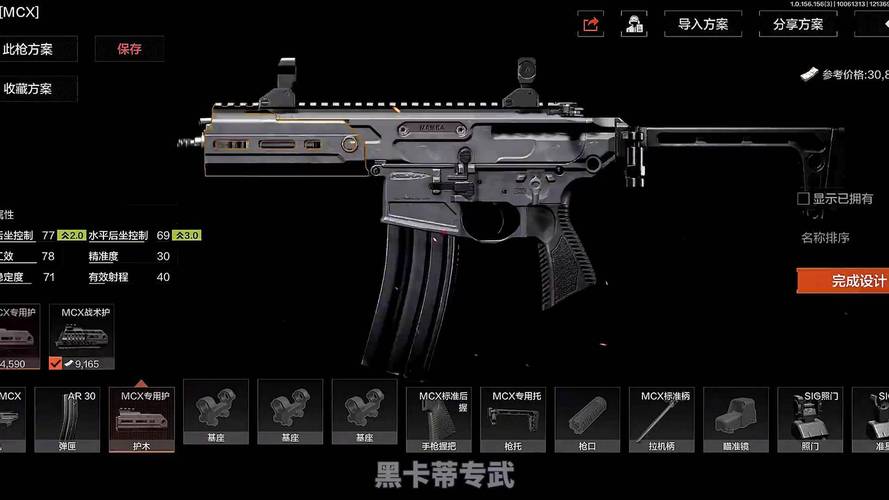This screenshot has width=889, height=500.
Task: Select the MCX专用托 stock slot
Action: point(513,415)
